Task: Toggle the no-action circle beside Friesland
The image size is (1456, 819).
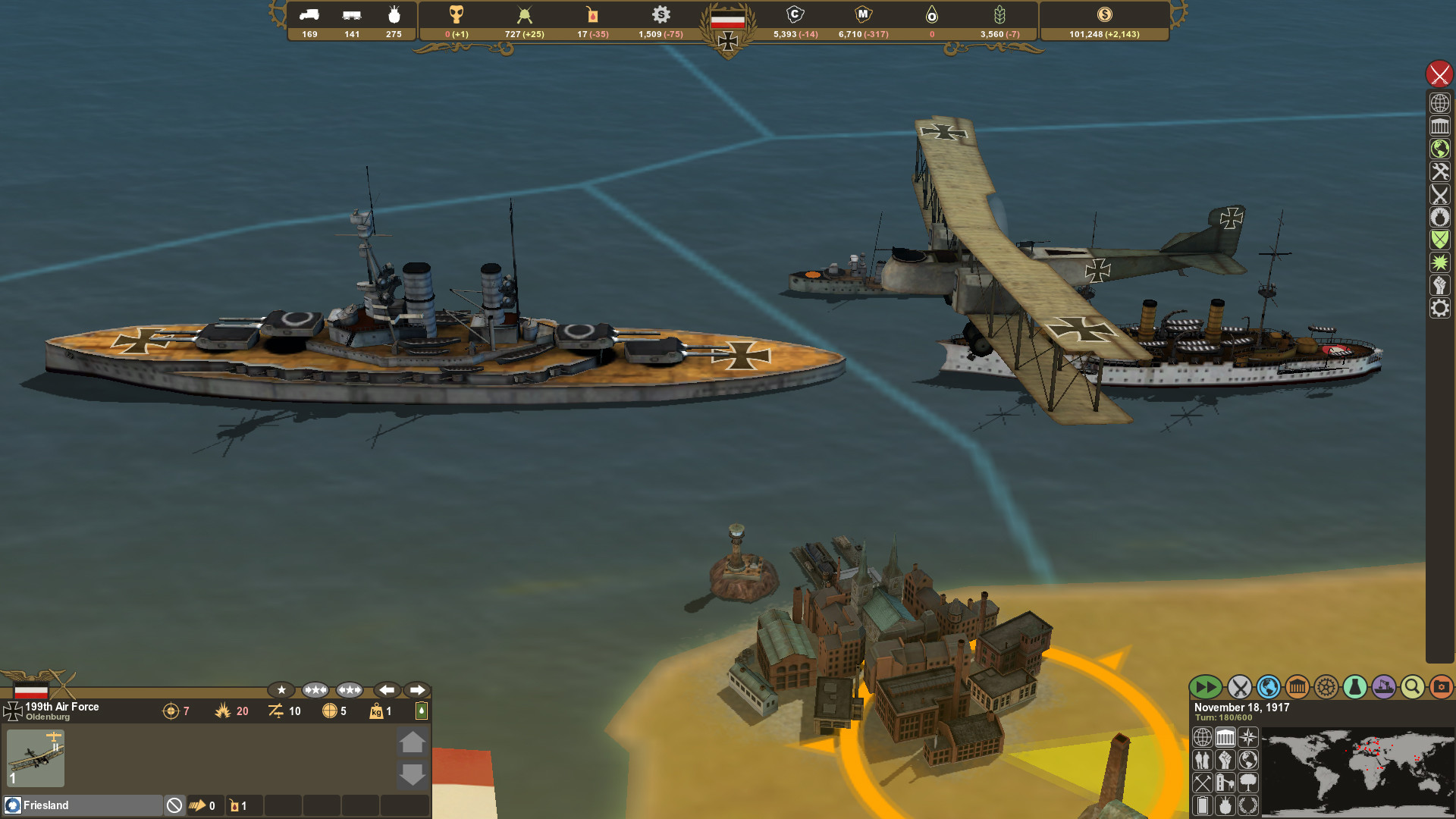Action: click(x=175, y=805)
